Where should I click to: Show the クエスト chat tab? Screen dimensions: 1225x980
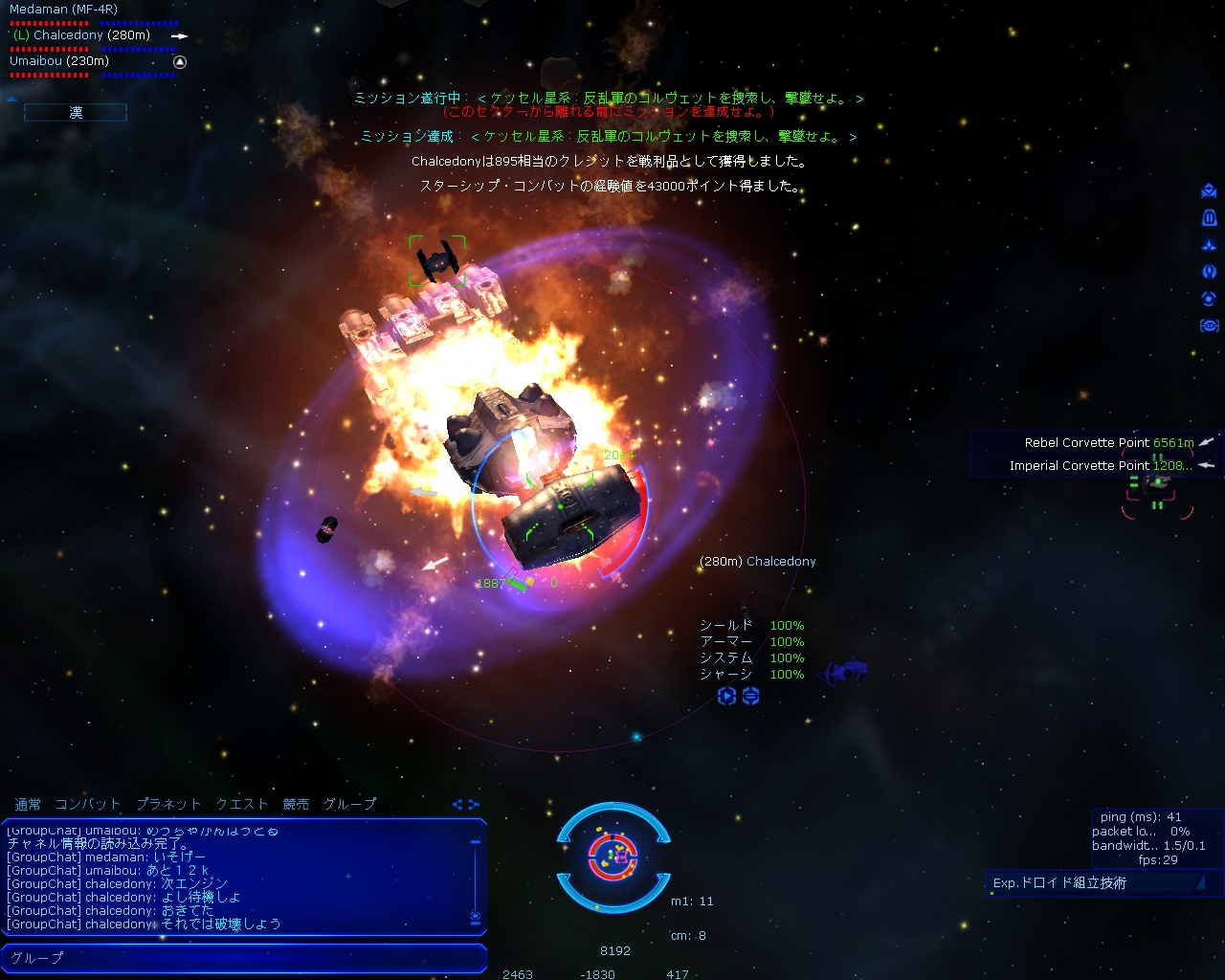tap(242, 804)
